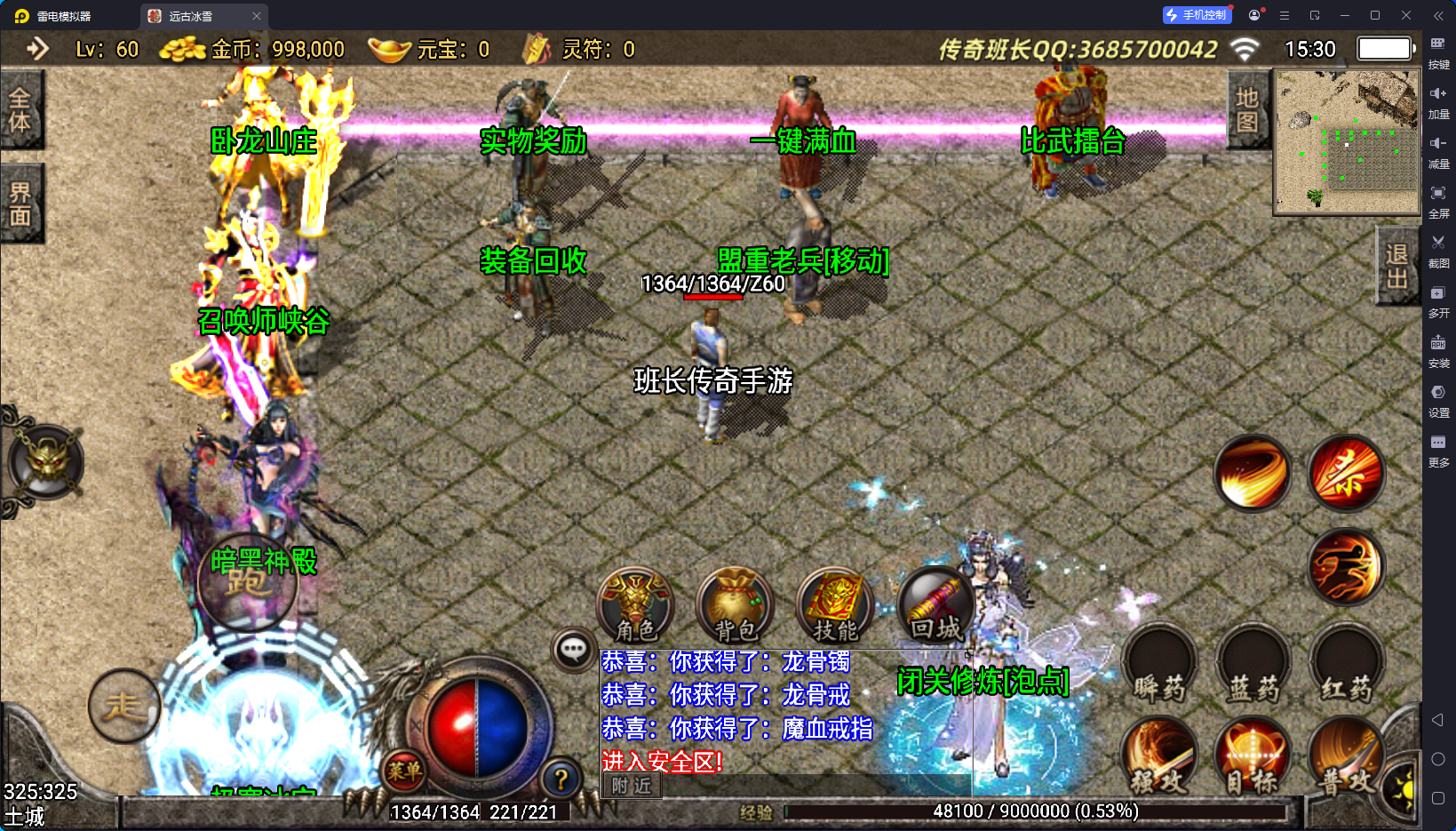1456x831 pixels.
Task: Click the 退出 exit button
Action: [1396, 266]
